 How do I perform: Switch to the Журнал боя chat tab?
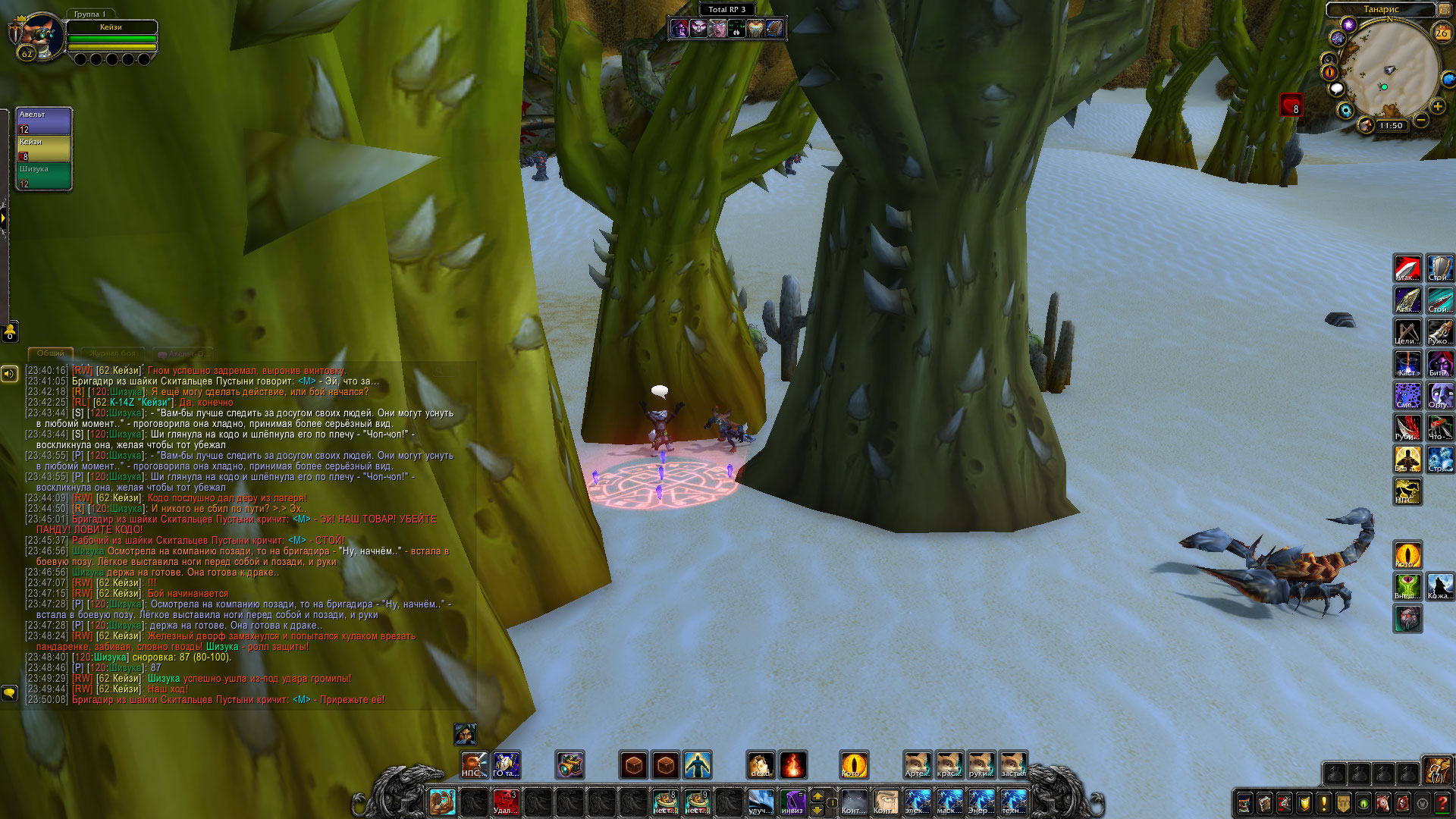tap(112, 353)
